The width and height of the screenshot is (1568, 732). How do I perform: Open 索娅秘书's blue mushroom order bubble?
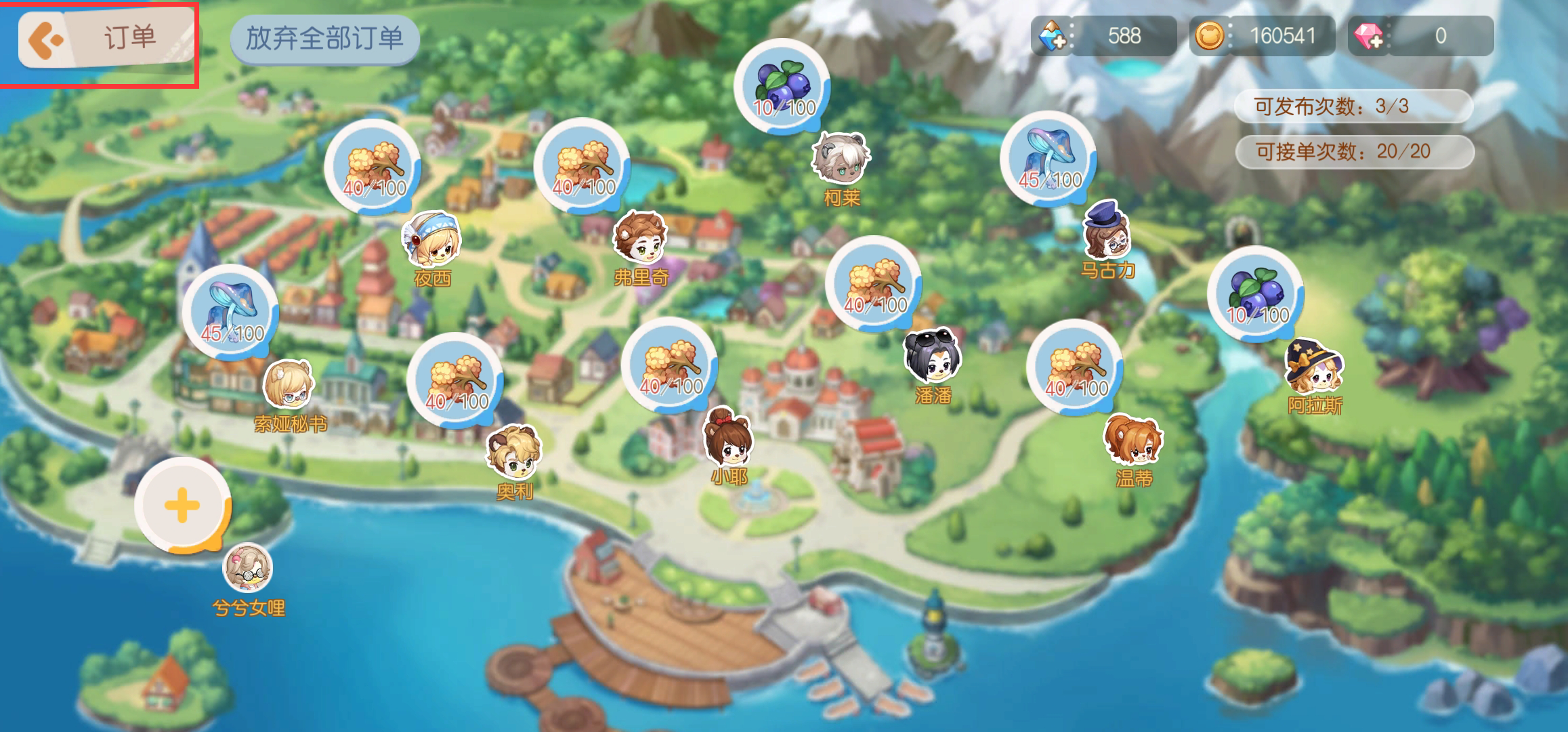231,312
